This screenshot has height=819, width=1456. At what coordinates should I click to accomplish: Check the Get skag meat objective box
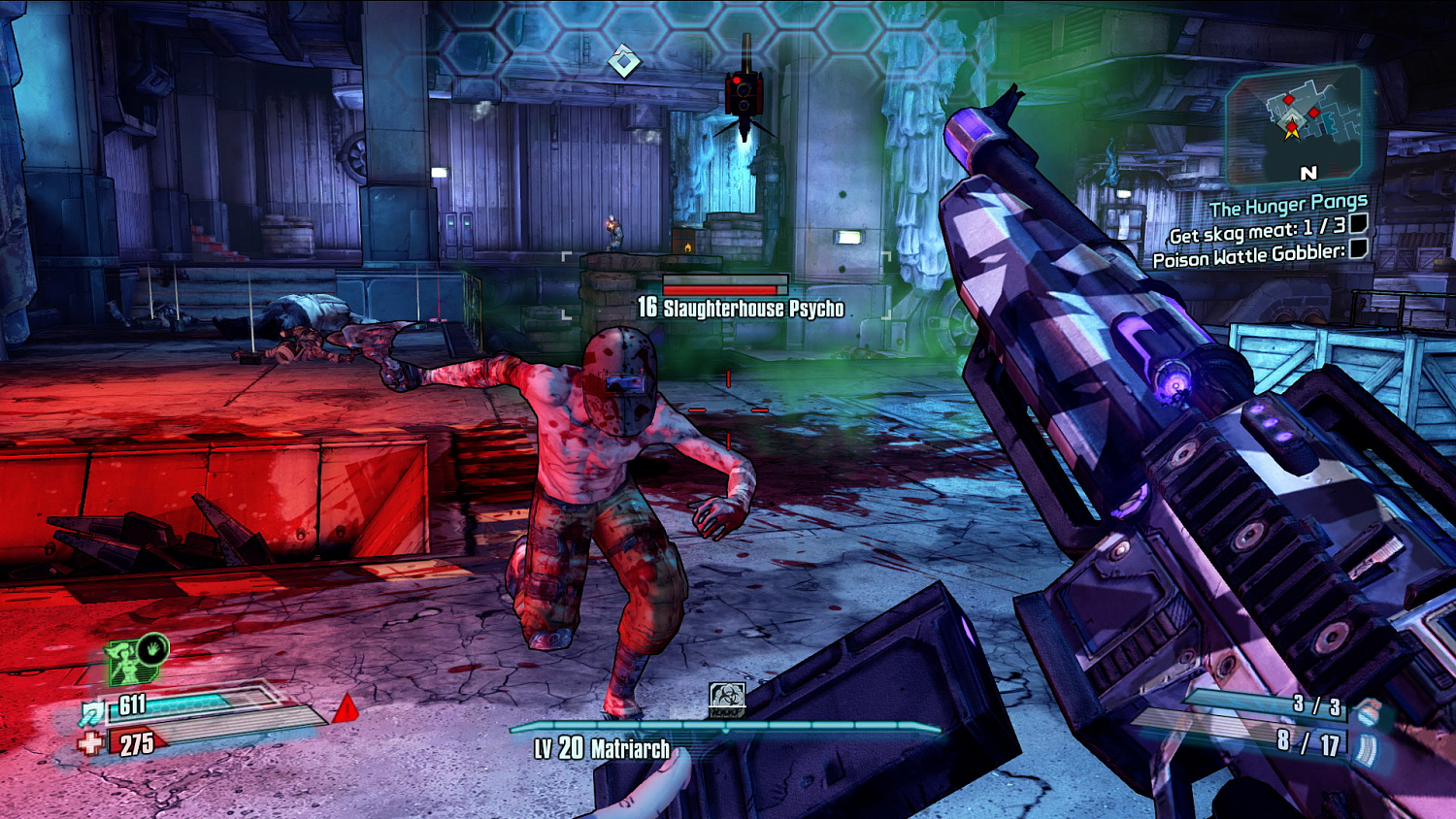click(x=1357, y=226)
